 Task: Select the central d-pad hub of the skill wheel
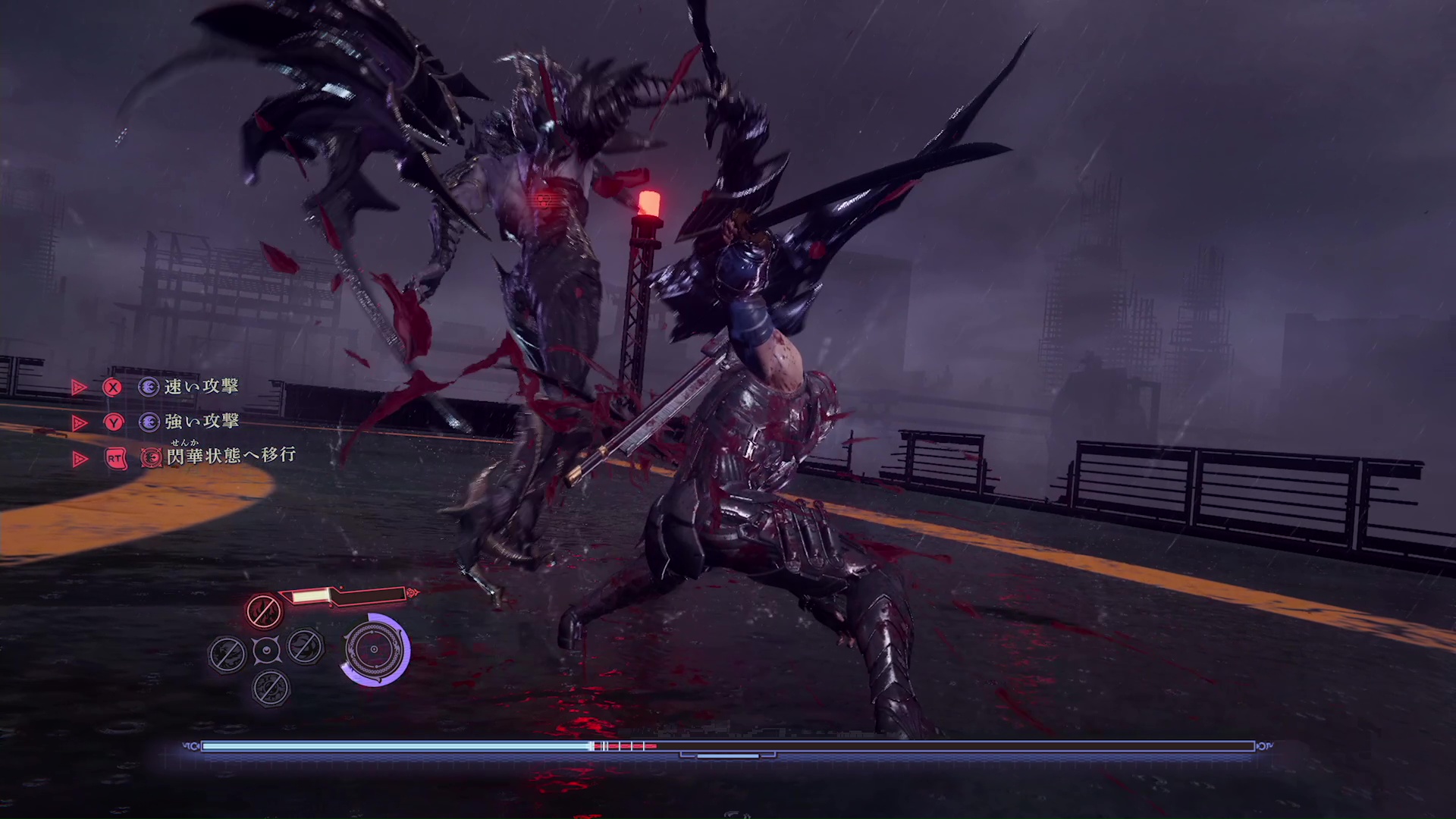click(267, 651)
